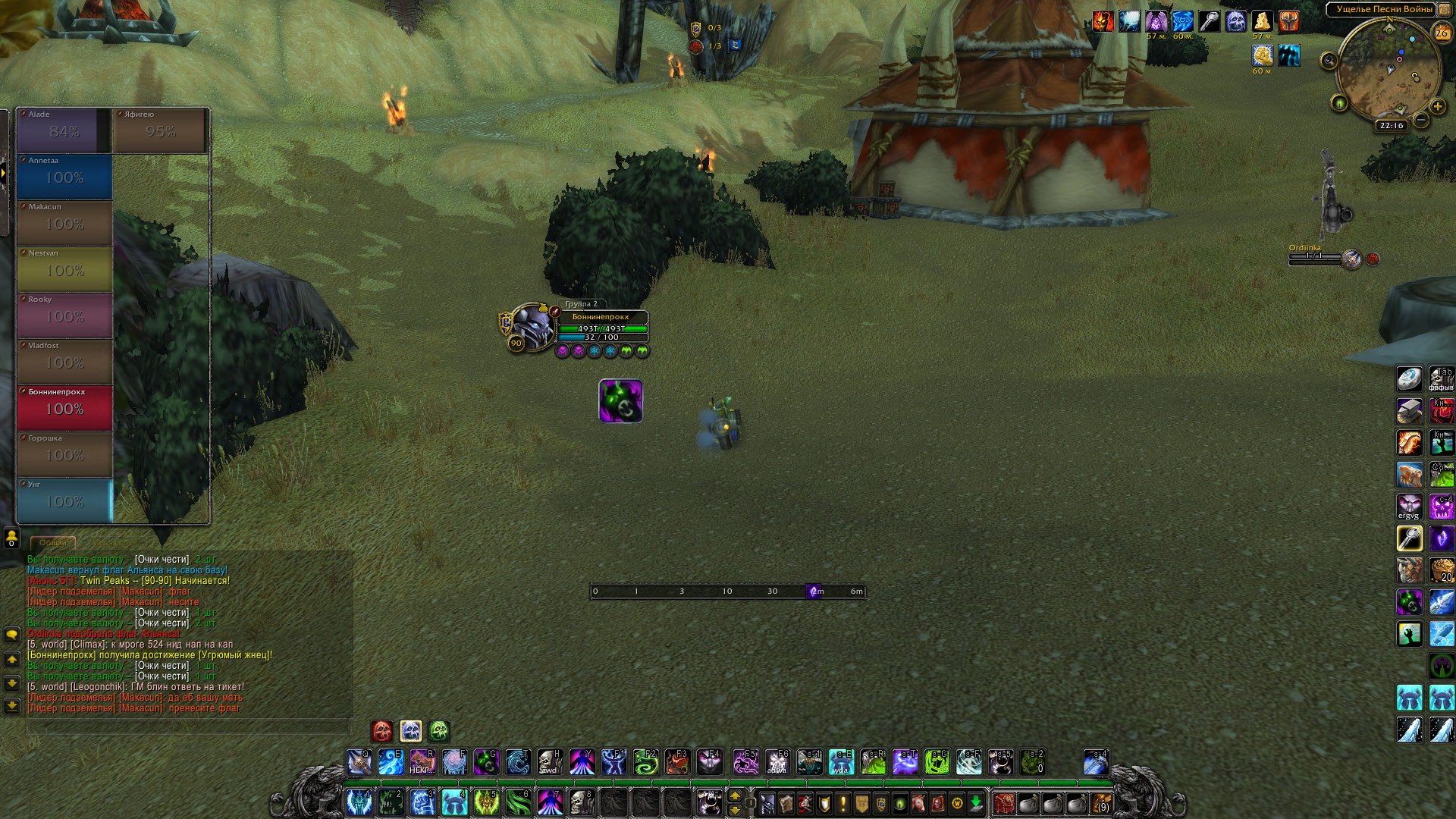The height and width of the screenshot is (819, 1456).
Task: Open the red backpack bag slot
Action: (1004, 803)
